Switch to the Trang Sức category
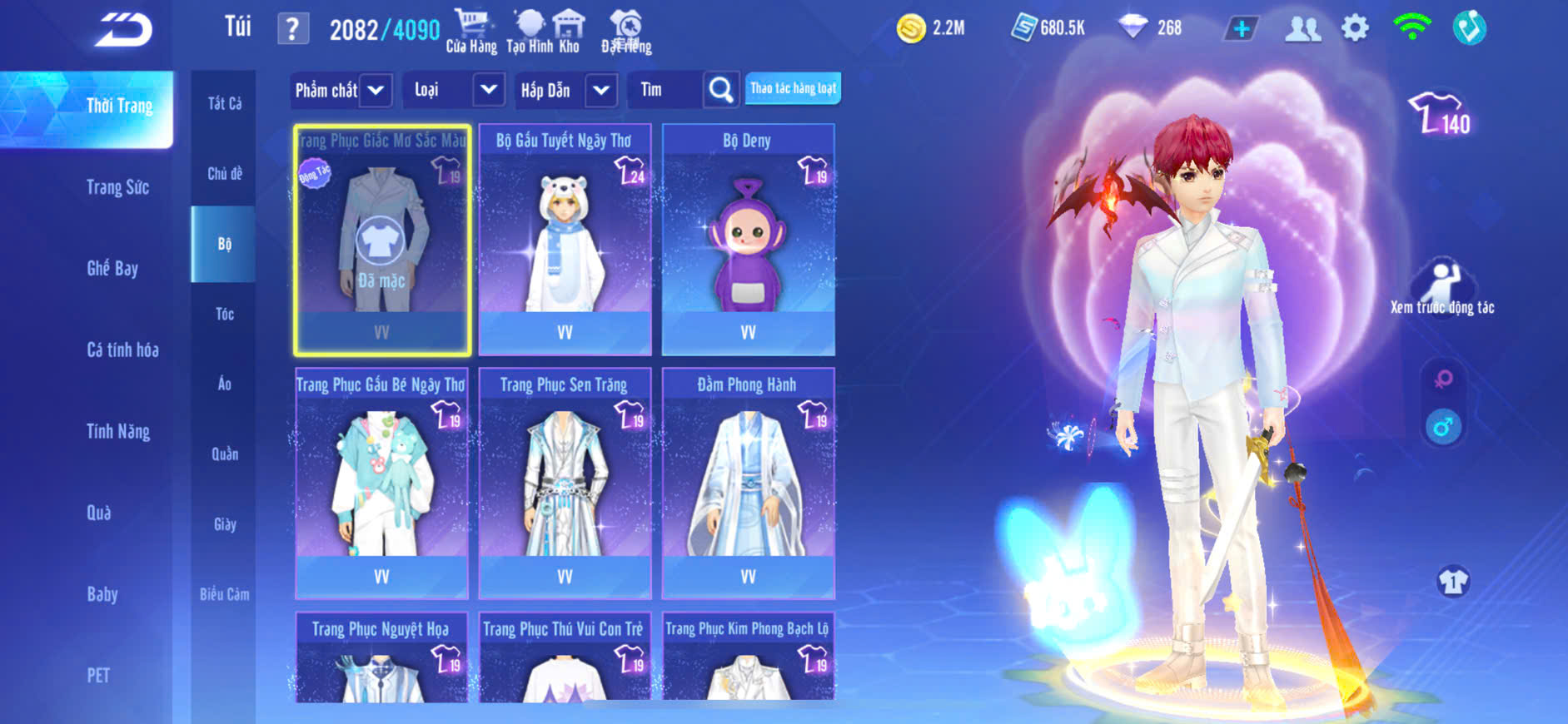The width and height of the screenshot is (1568, 724). pos(117,187)
